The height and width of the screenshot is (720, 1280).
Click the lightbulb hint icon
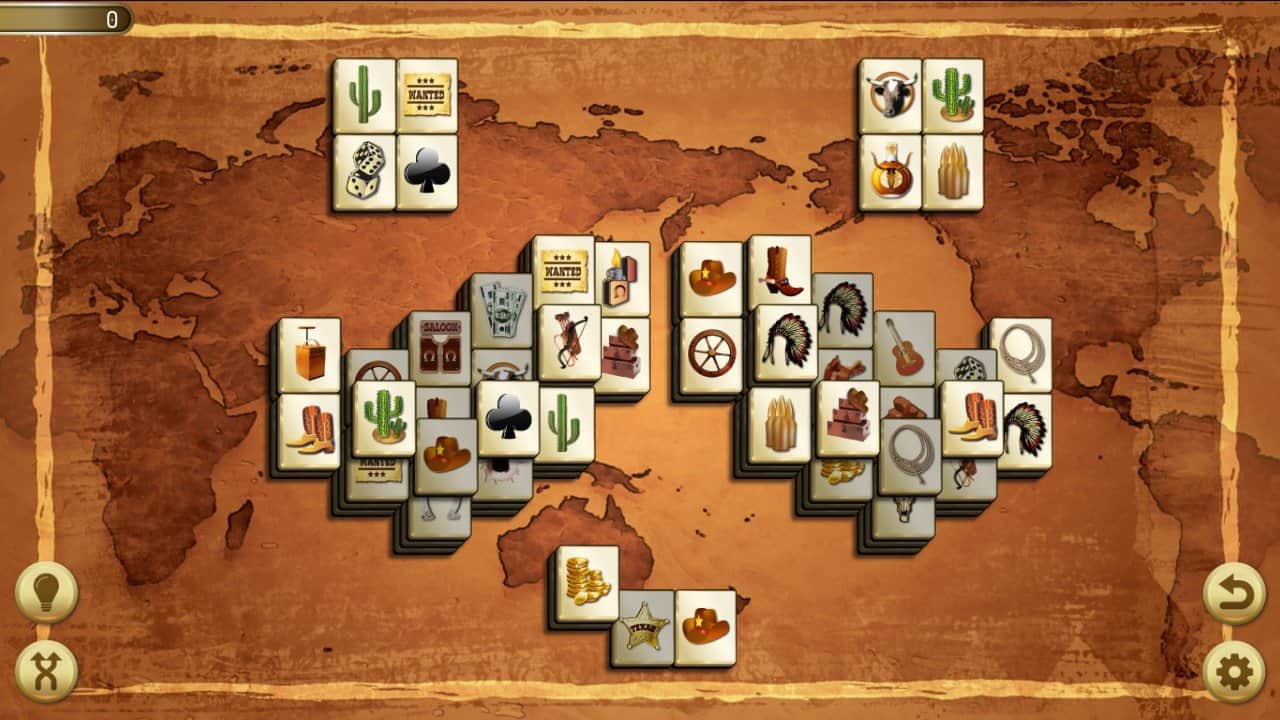[48, 590]
